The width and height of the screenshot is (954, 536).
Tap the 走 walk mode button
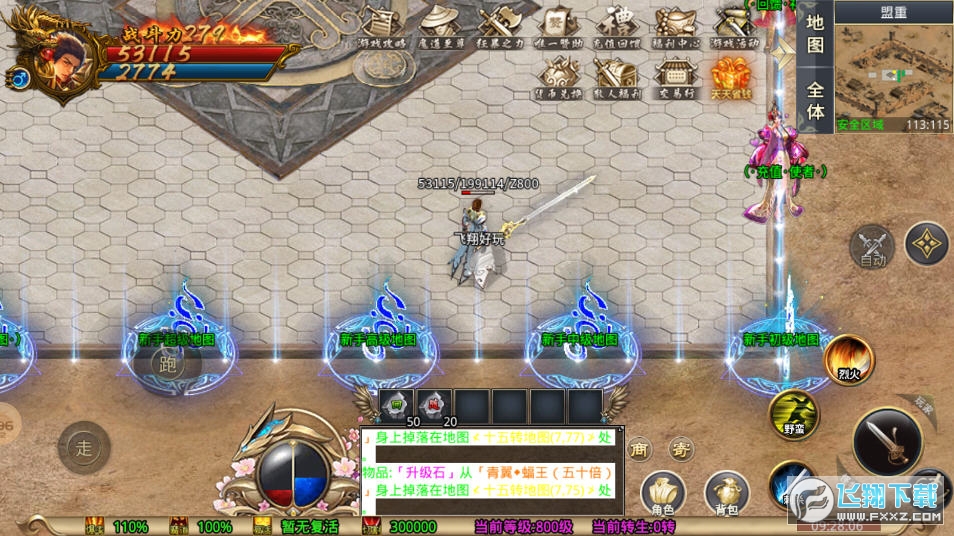click(x=84, y=447)
